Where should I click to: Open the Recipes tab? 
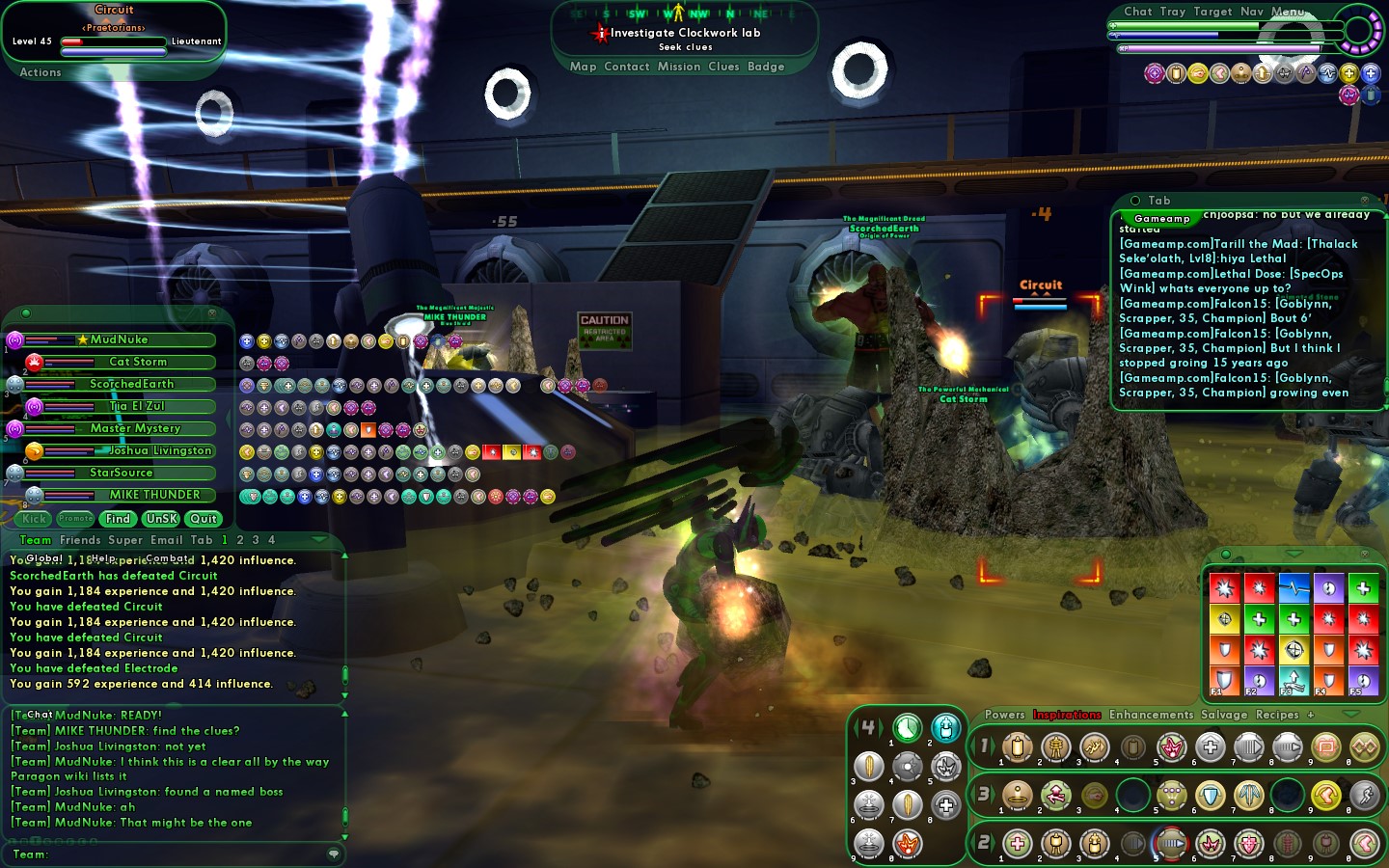coord(1277,715)
